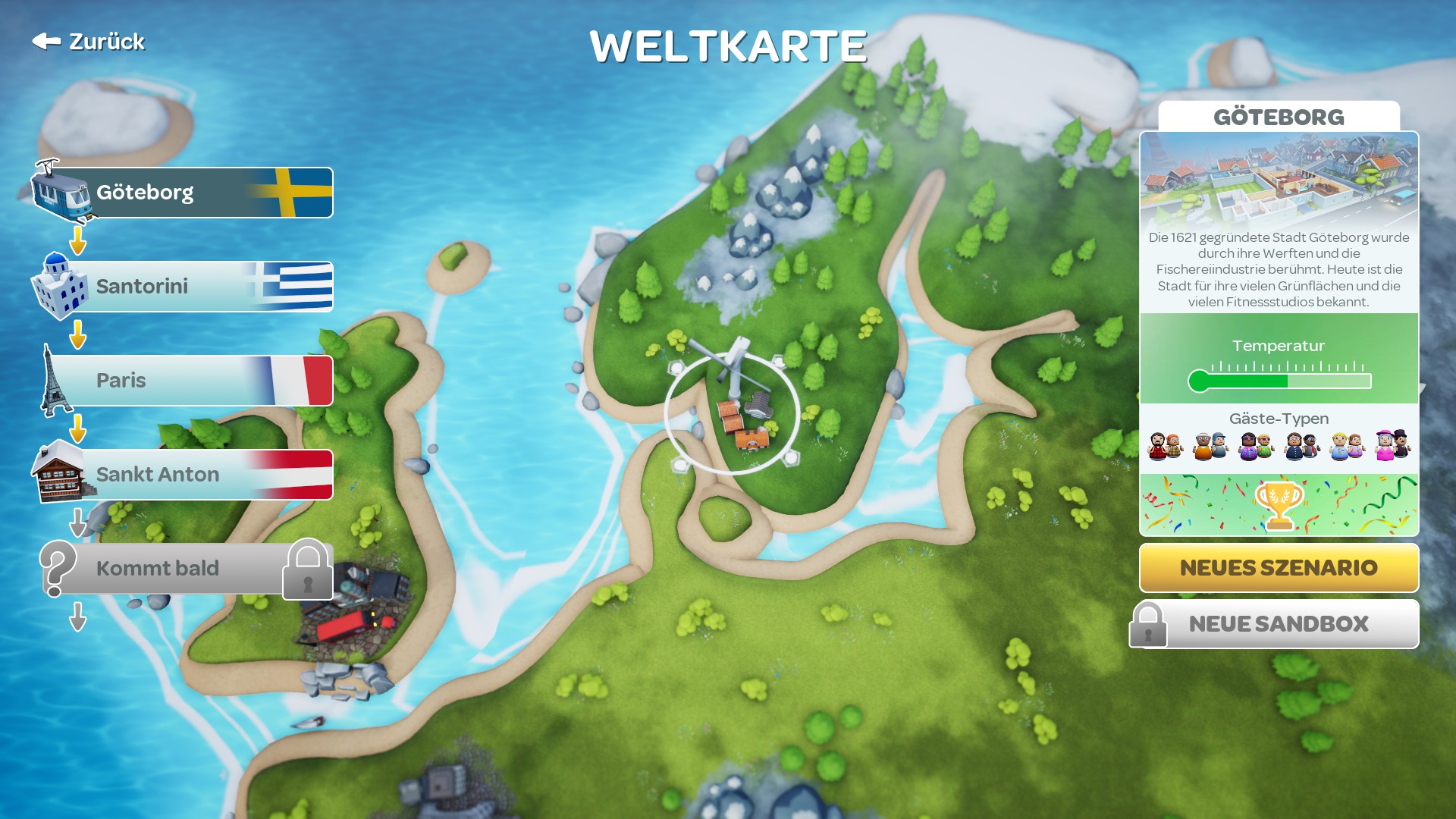Start a Neues Szenario

[1279, 568]
